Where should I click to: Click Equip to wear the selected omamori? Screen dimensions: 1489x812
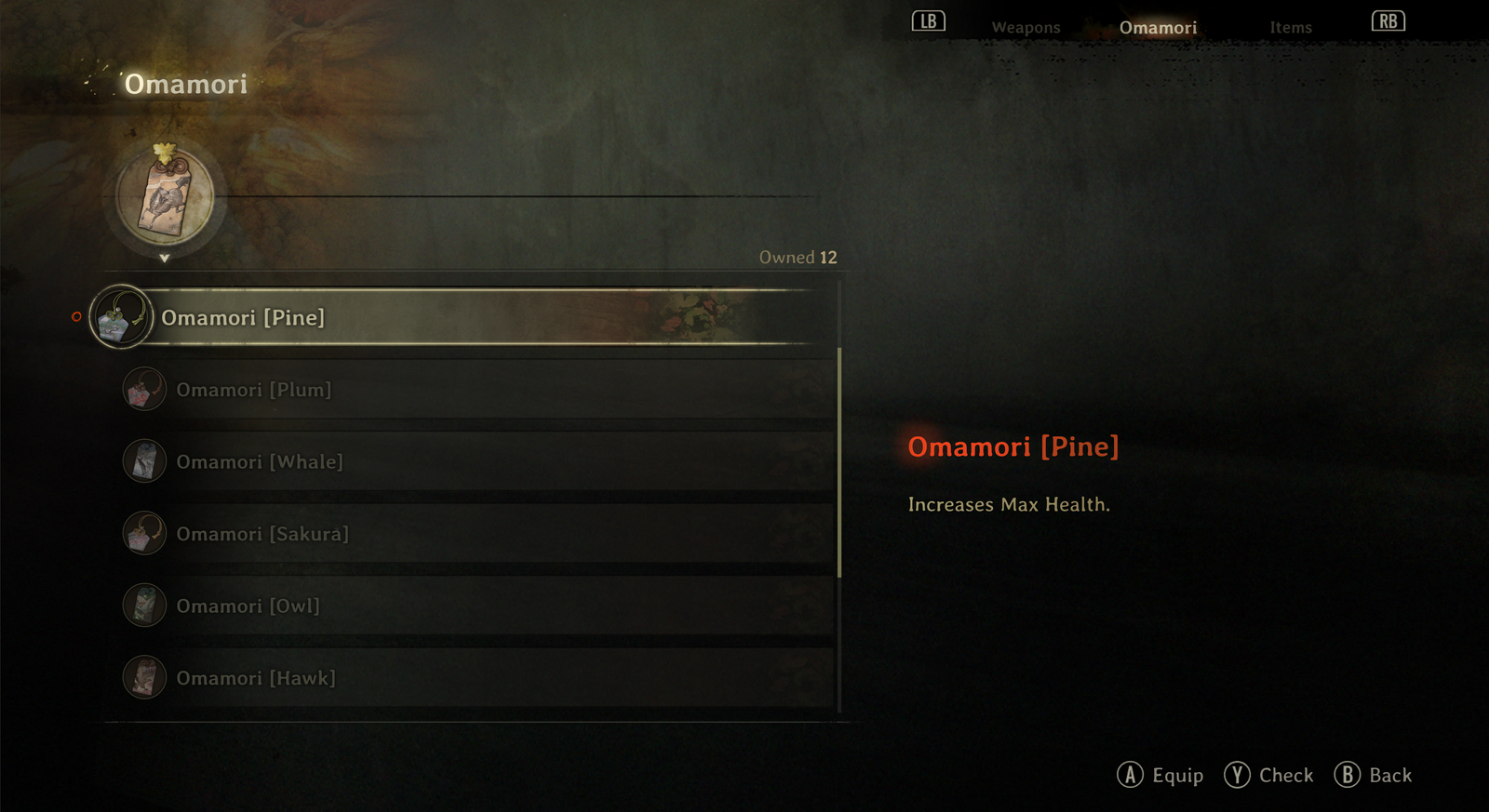coord(1160,774)
